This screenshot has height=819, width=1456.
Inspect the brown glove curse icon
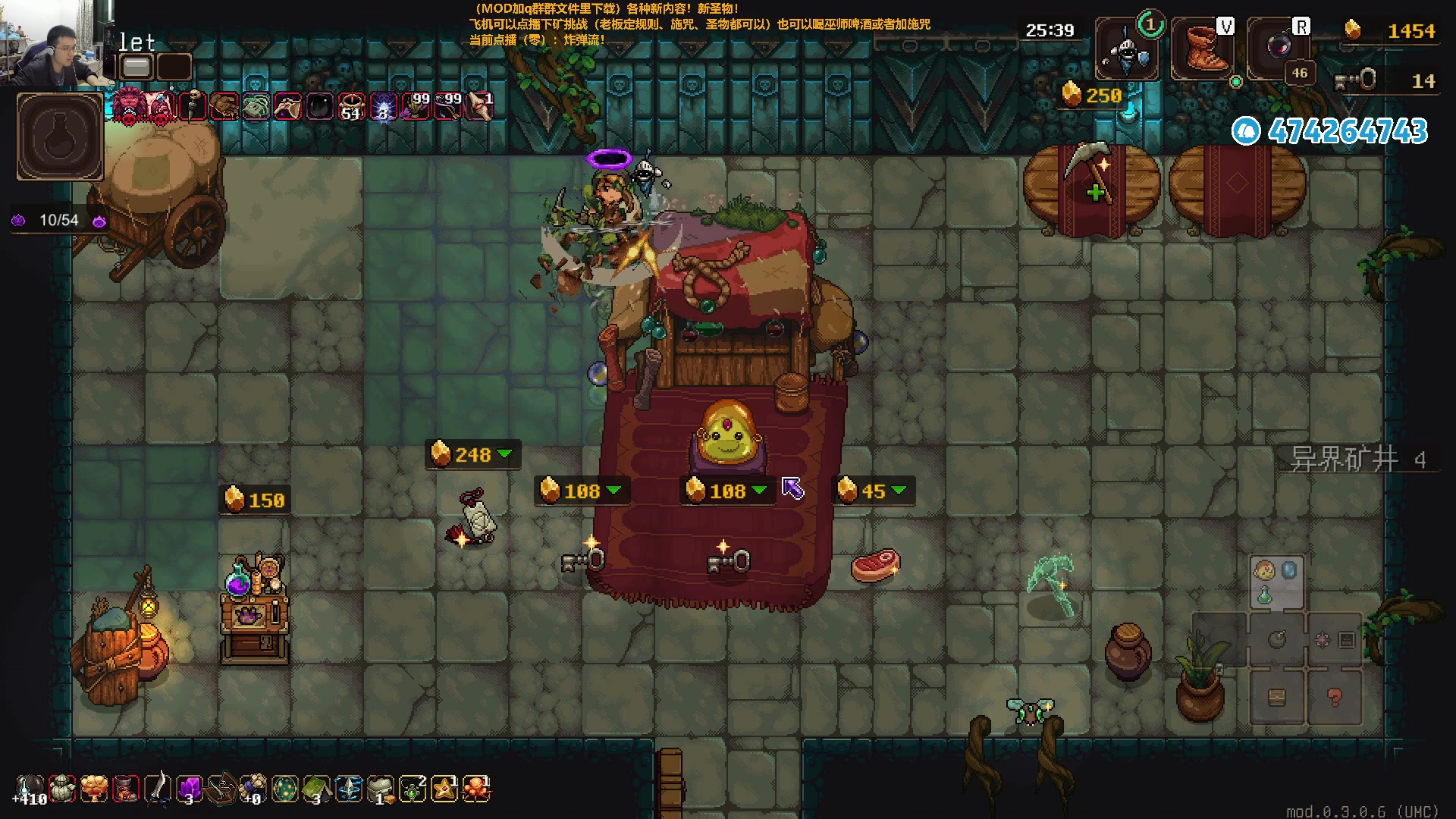point(224,107)
